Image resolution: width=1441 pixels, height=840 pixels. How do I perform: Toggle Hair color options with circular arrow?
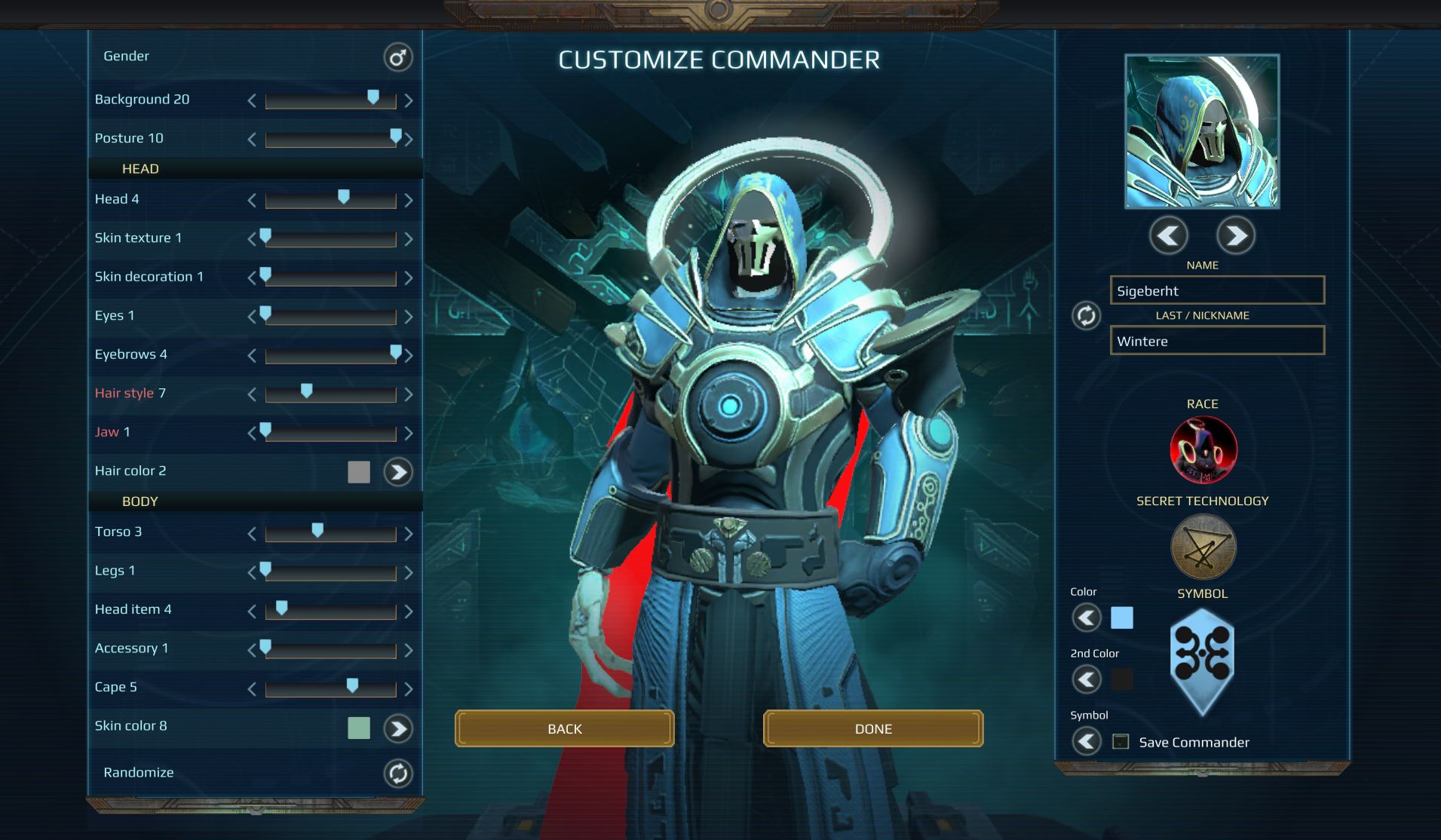(x=398, y=471)
